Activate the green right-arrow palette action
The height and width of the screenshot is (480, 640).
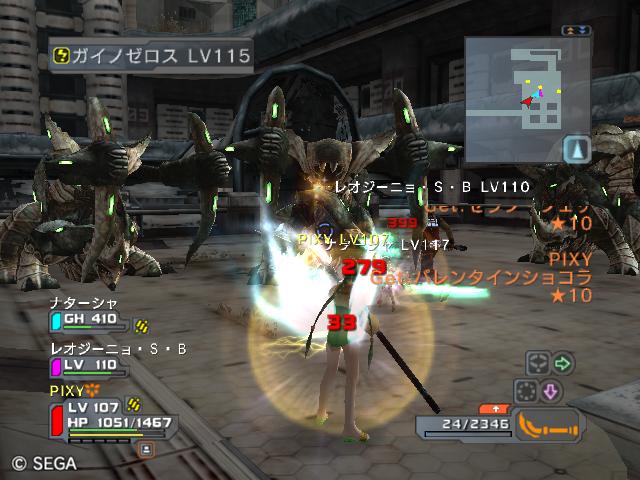(x=563, y=363)
